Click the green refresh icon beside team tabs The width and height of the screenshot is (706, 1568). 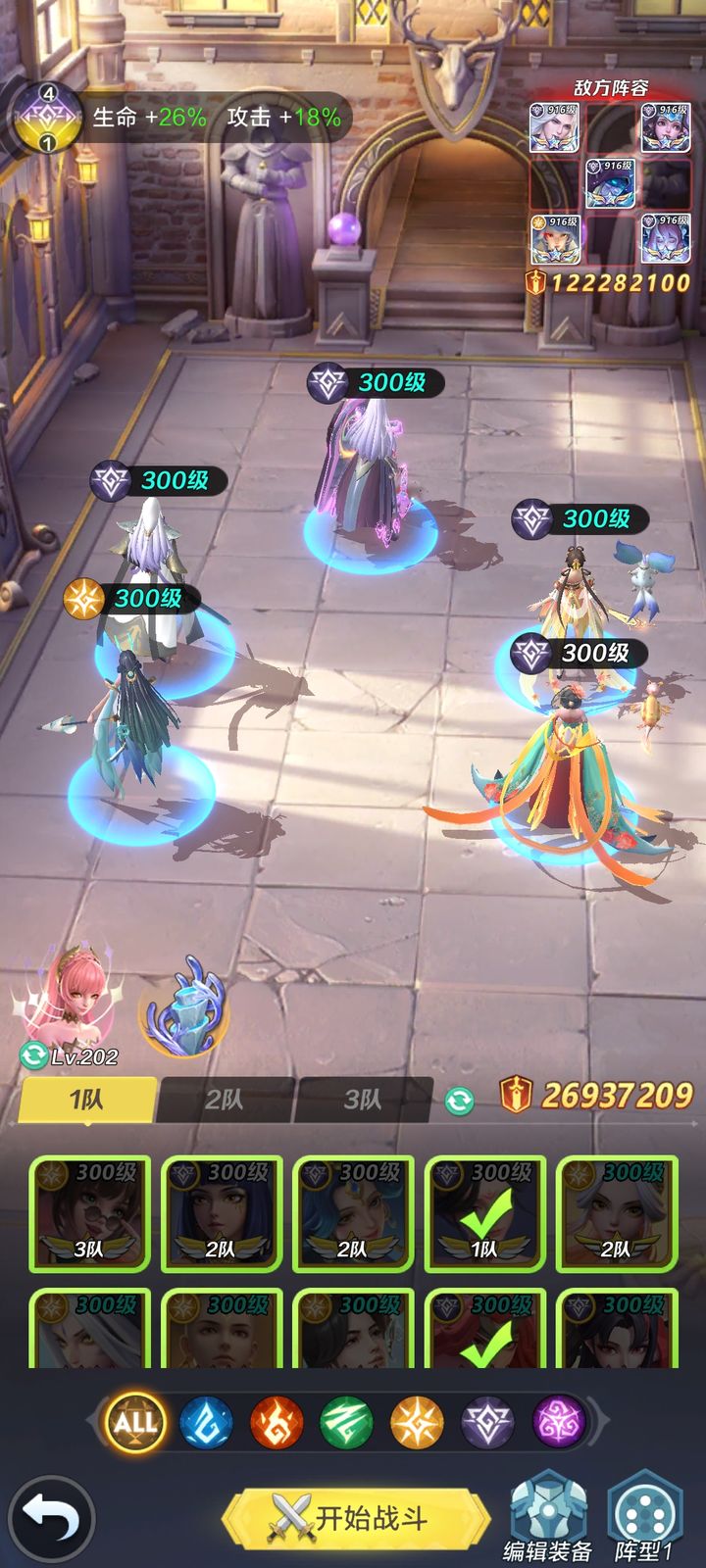point(459,1100)
